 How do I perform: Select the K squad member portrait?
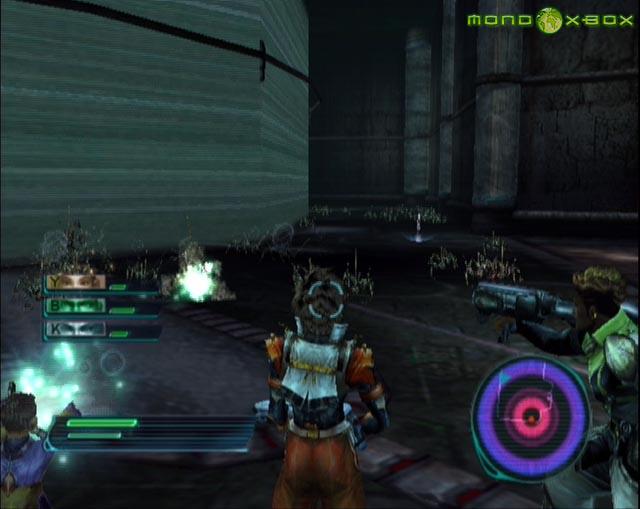coord(75,328)
